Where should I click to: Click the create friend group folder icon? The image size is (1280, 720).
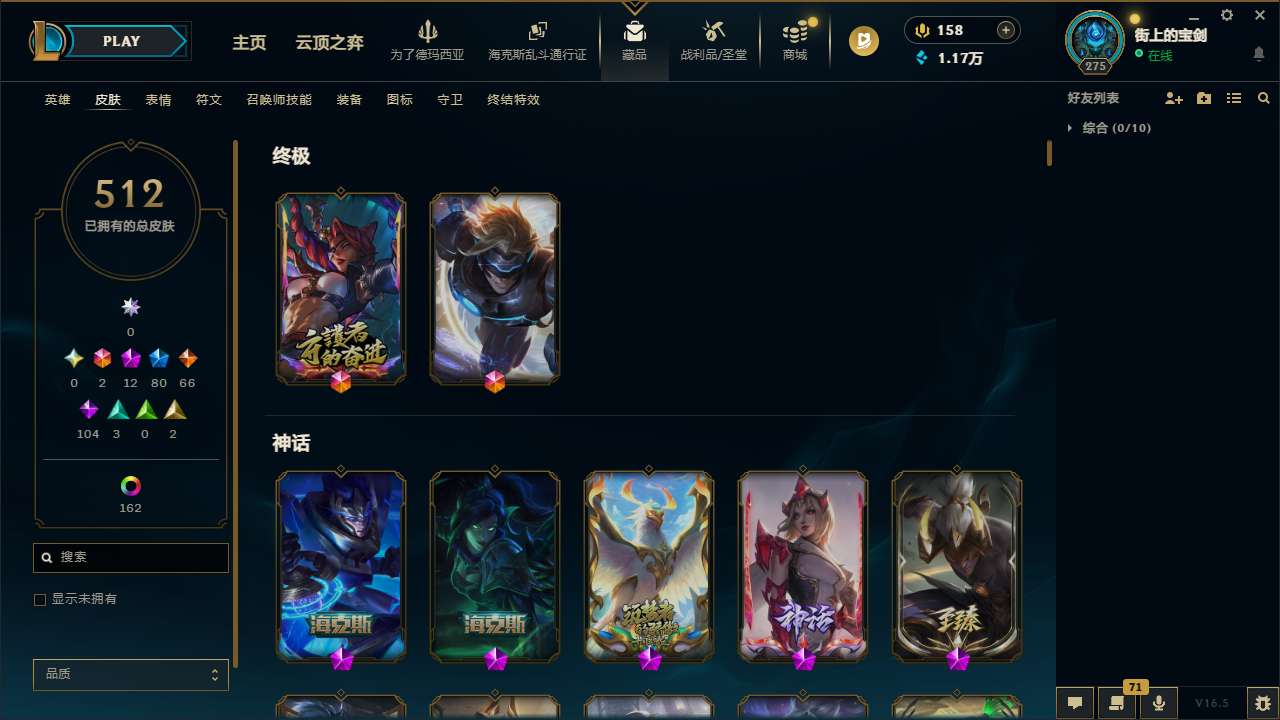(1204, 98)
